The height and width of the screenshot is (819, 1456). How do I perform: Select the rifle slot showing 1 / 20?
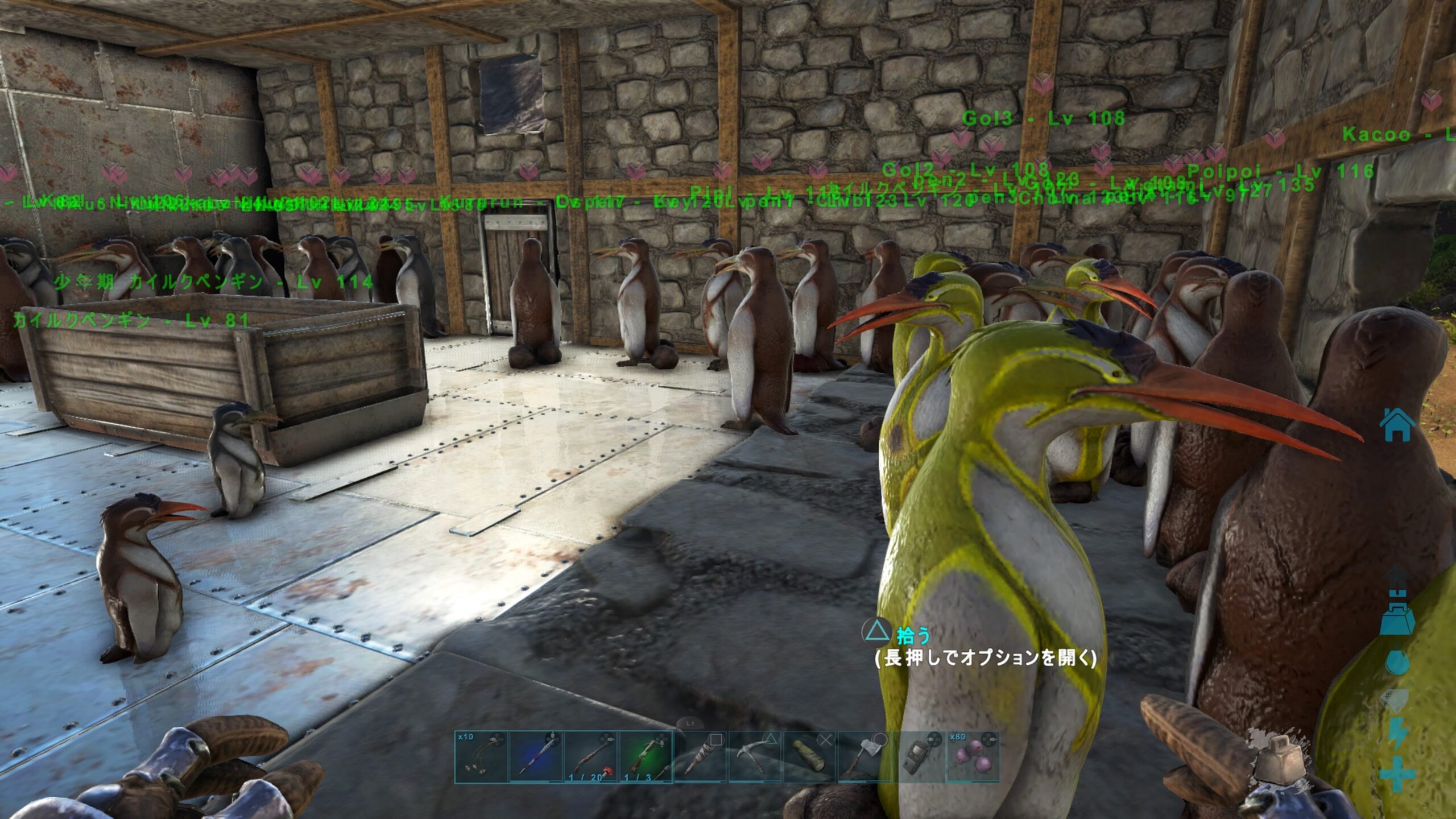pyautogui.click(x=591, y=757)
